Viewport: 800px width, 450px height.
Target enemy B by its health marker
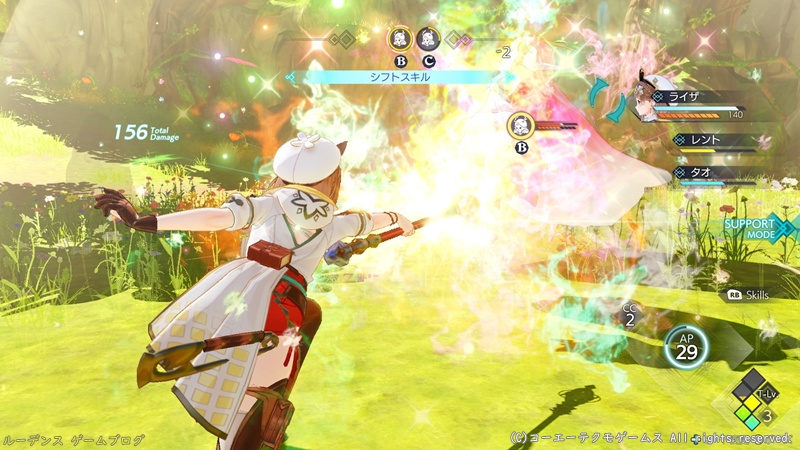coord(521,126)
